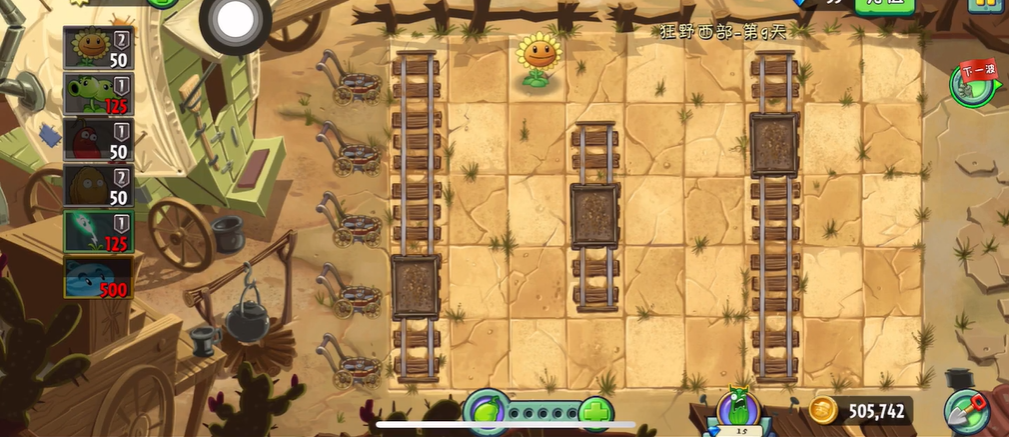This screenshot has height=437, width=1009.
Task: Activate the shovel tool
Action: tap(967, 411)
